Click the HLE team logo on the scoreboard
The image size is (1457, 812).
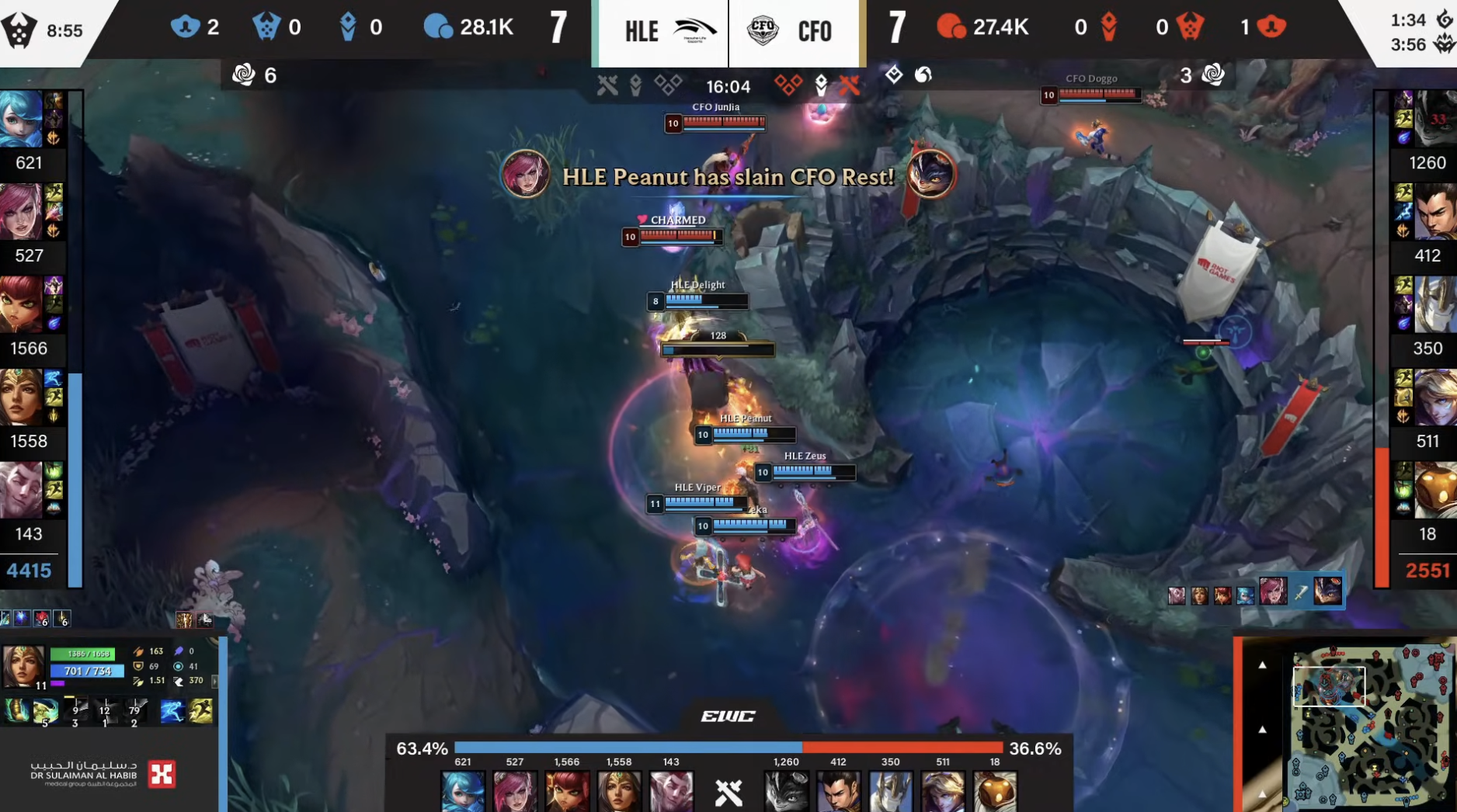tap(694, 31)
